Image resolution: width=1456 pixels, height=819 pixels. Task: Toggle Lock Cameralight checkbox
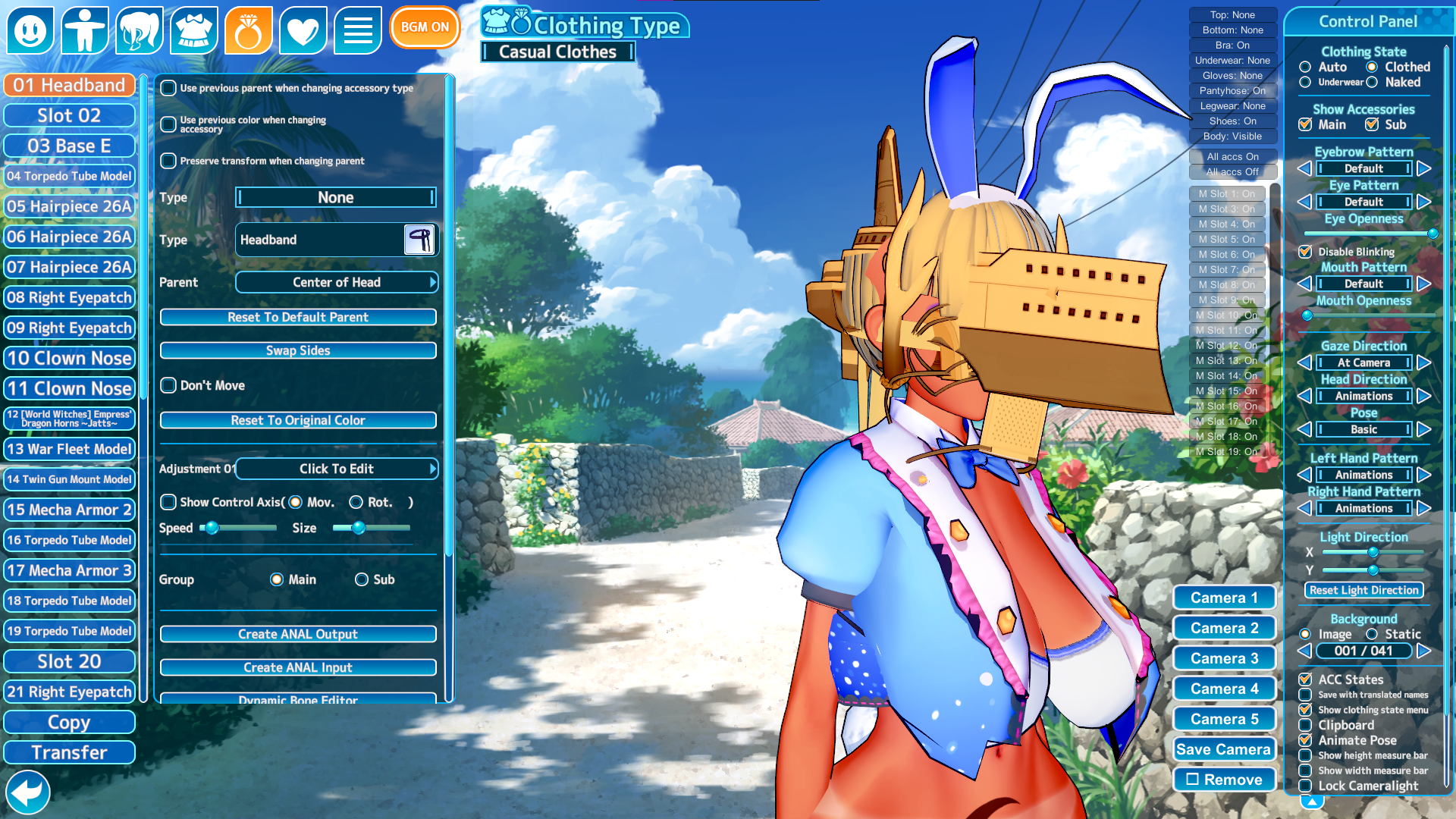[1305, 786]
